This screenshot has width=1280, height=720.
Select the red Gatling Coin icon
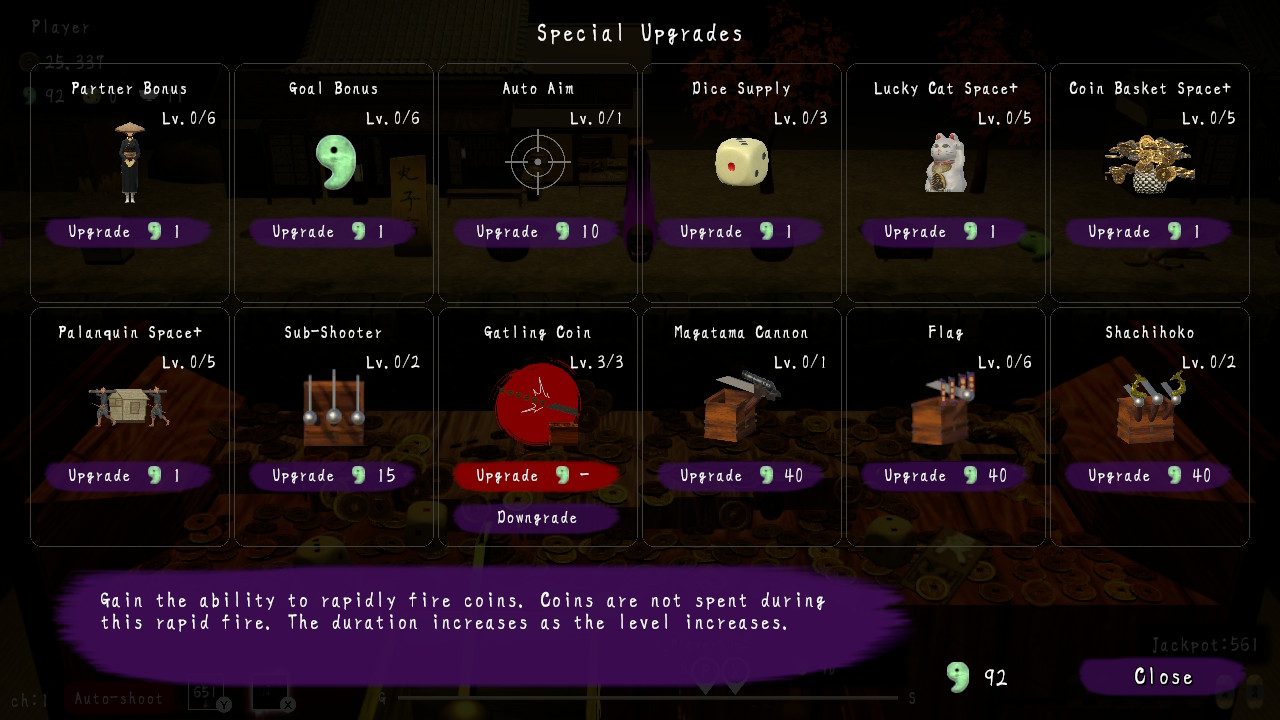536,405
